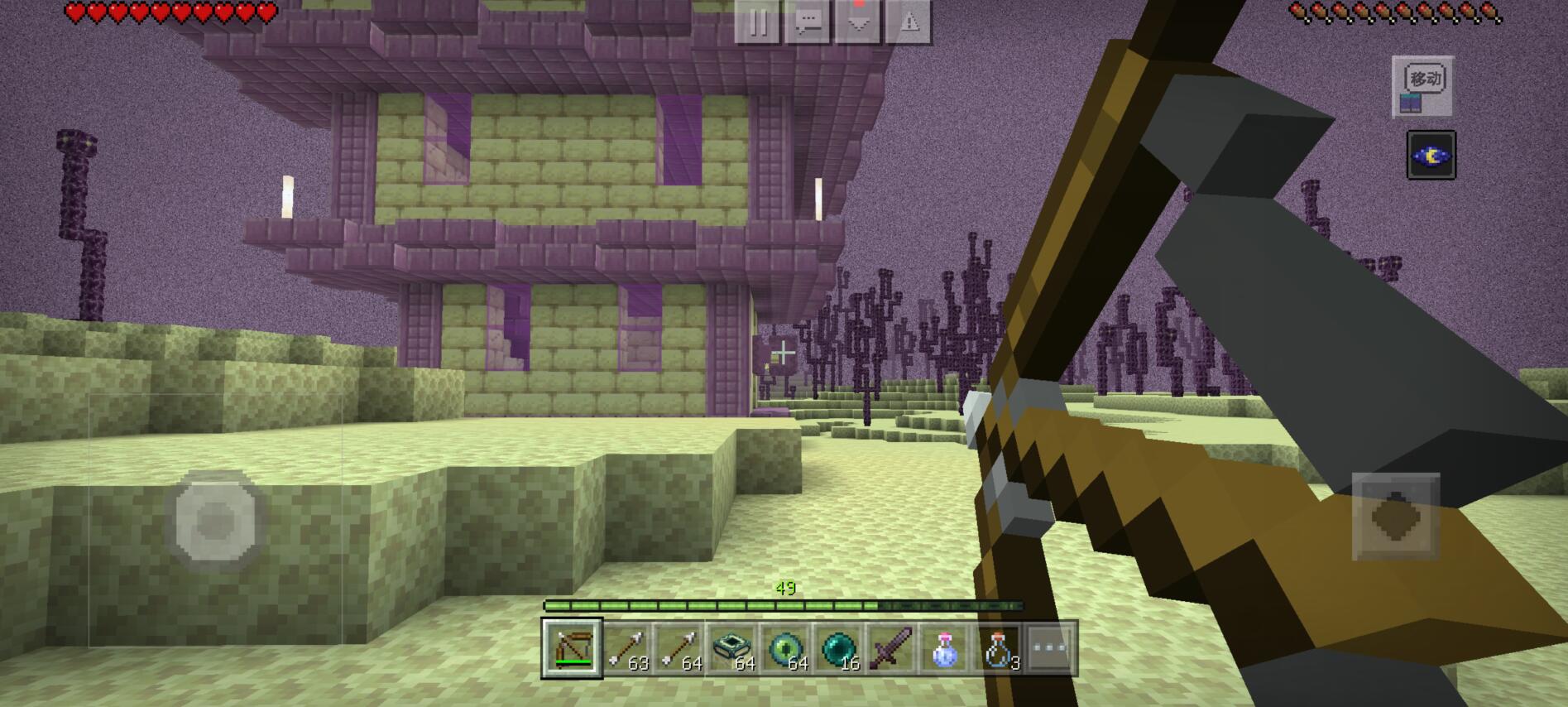
Task: Tap the down-arrow button with red dot
Action: click(858, 22)
